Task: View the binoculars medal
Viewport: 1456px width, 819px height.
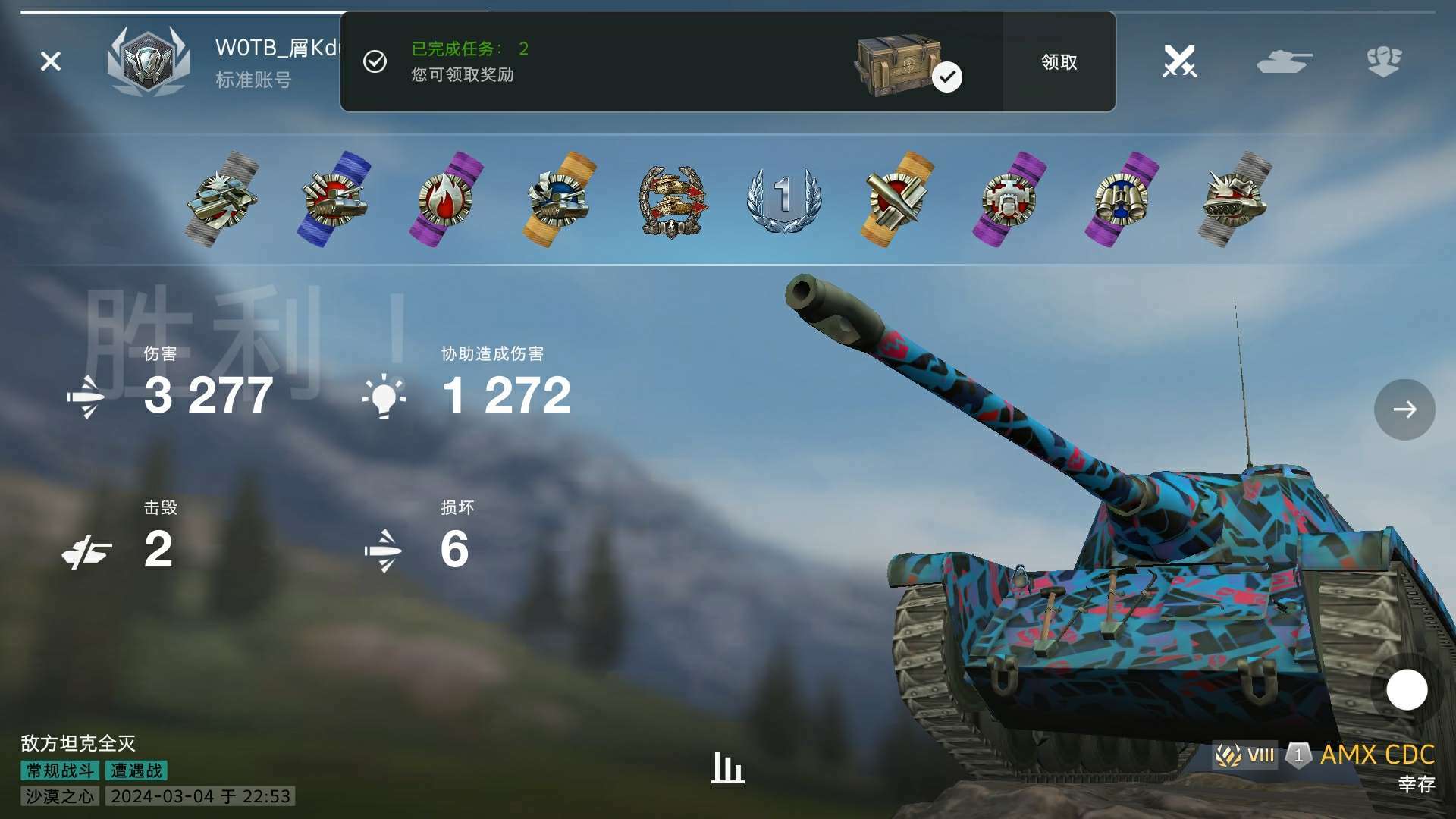Action: 1122,199
